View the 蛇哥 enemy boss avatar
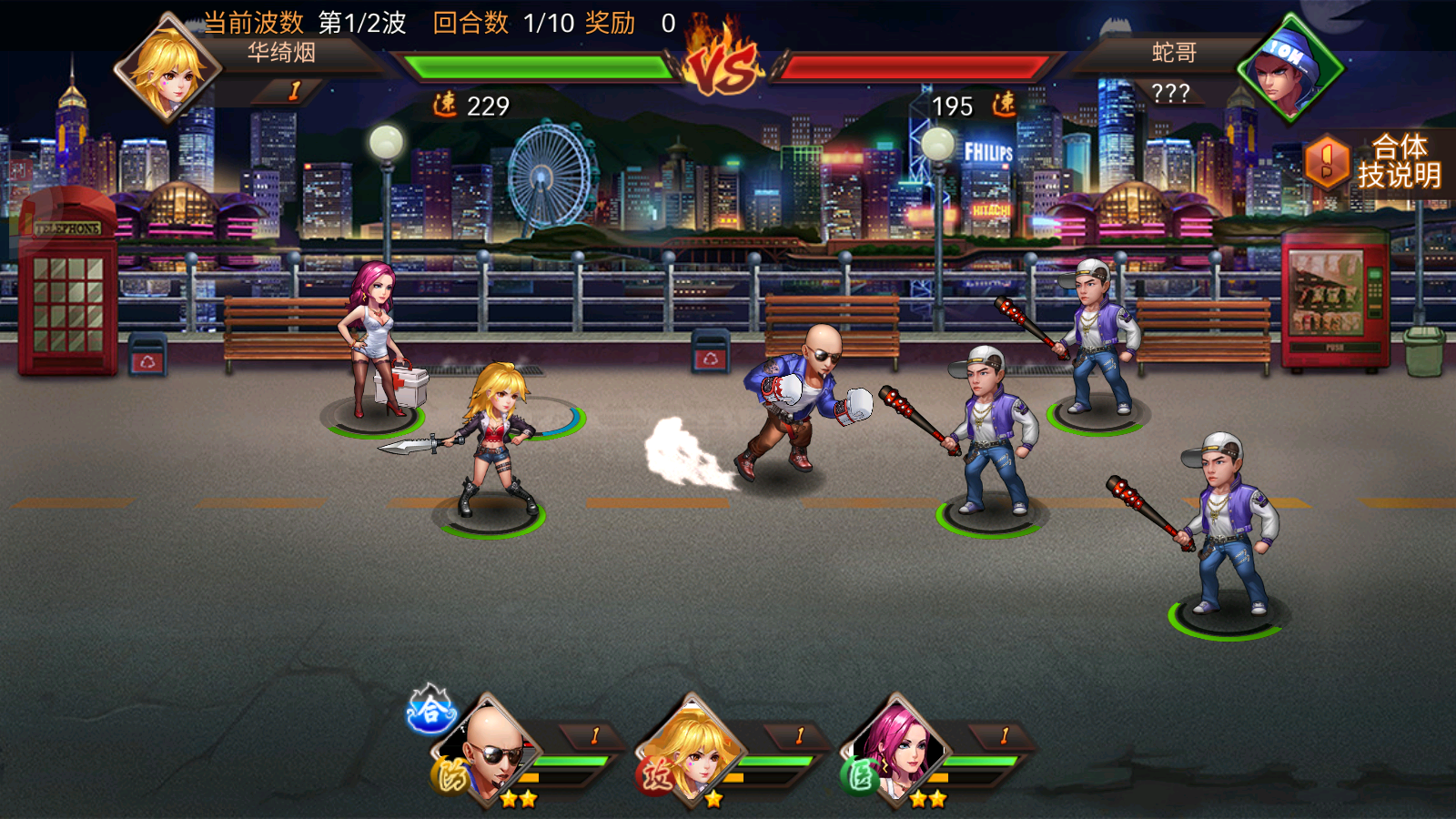 1289,69
